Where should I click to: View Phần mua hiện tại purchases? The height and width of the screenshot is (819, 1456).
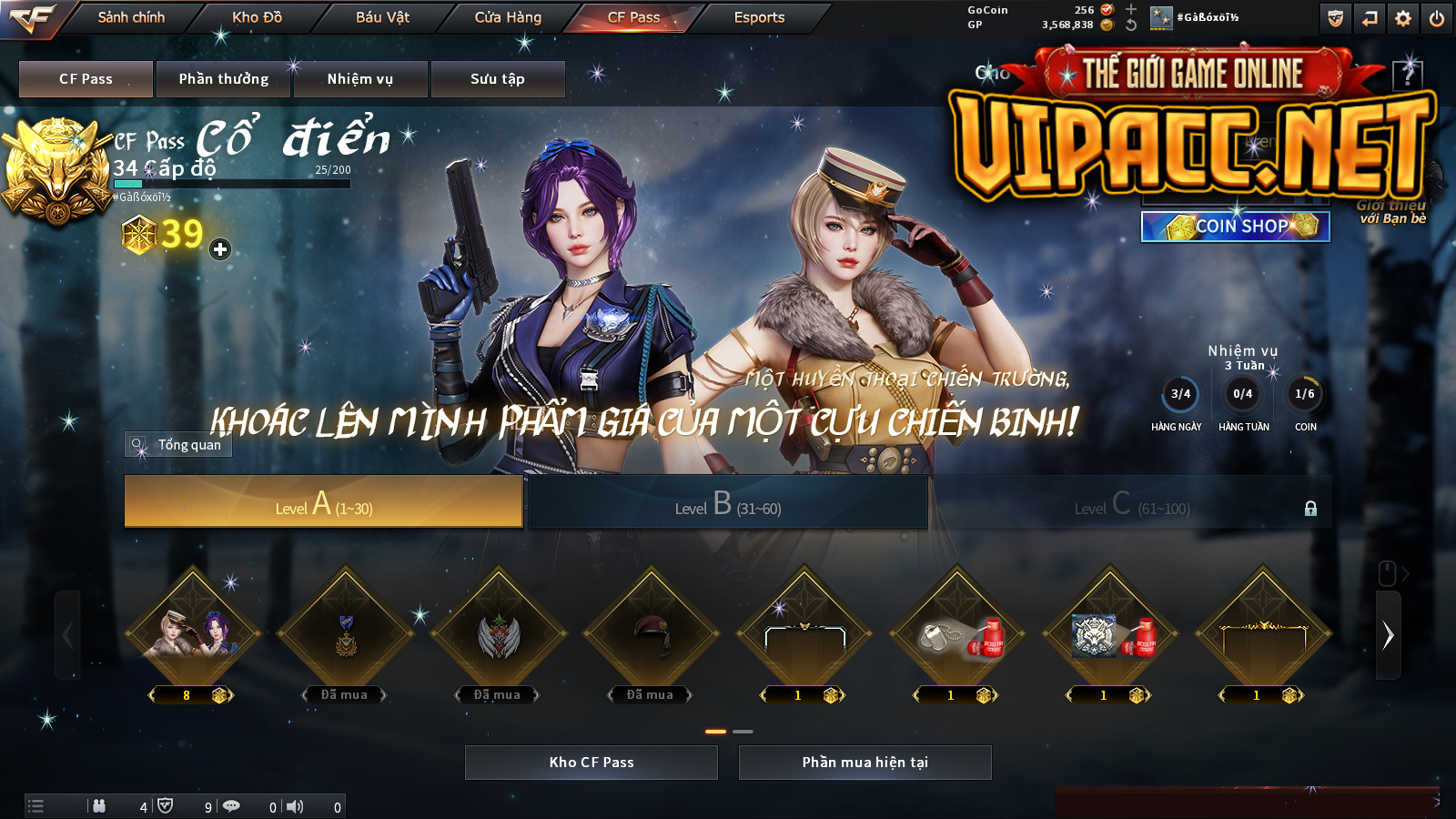(x=864, y=763)
